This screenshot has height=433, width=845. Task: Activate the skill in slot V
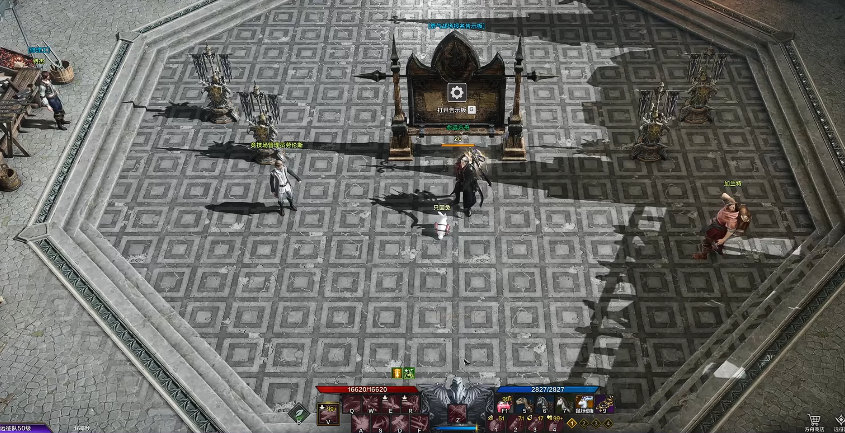click(328, 410)
